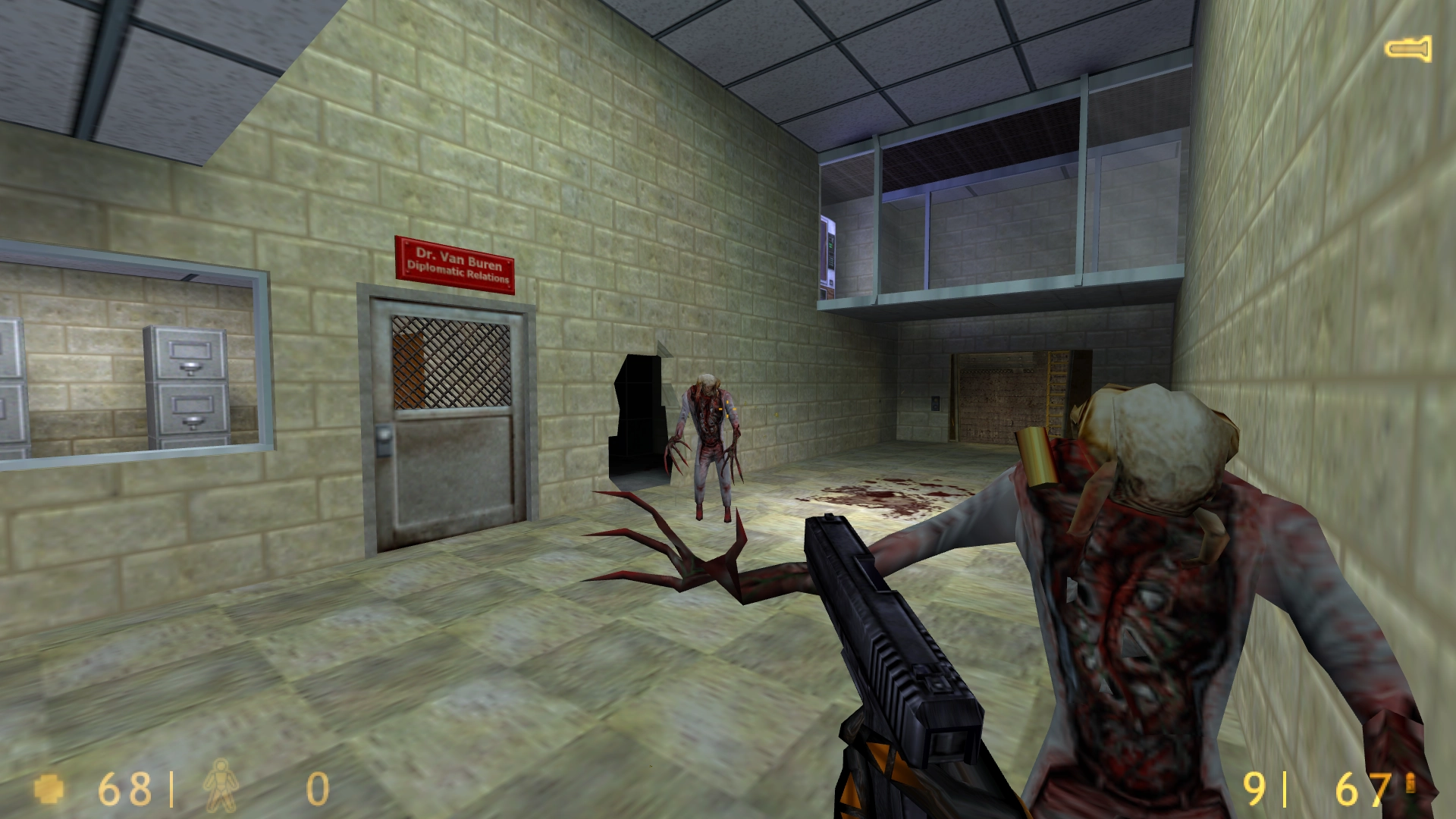Click the red blood pool on the floor
Screen dimensions: 1456x819
(x=880, y=493)
